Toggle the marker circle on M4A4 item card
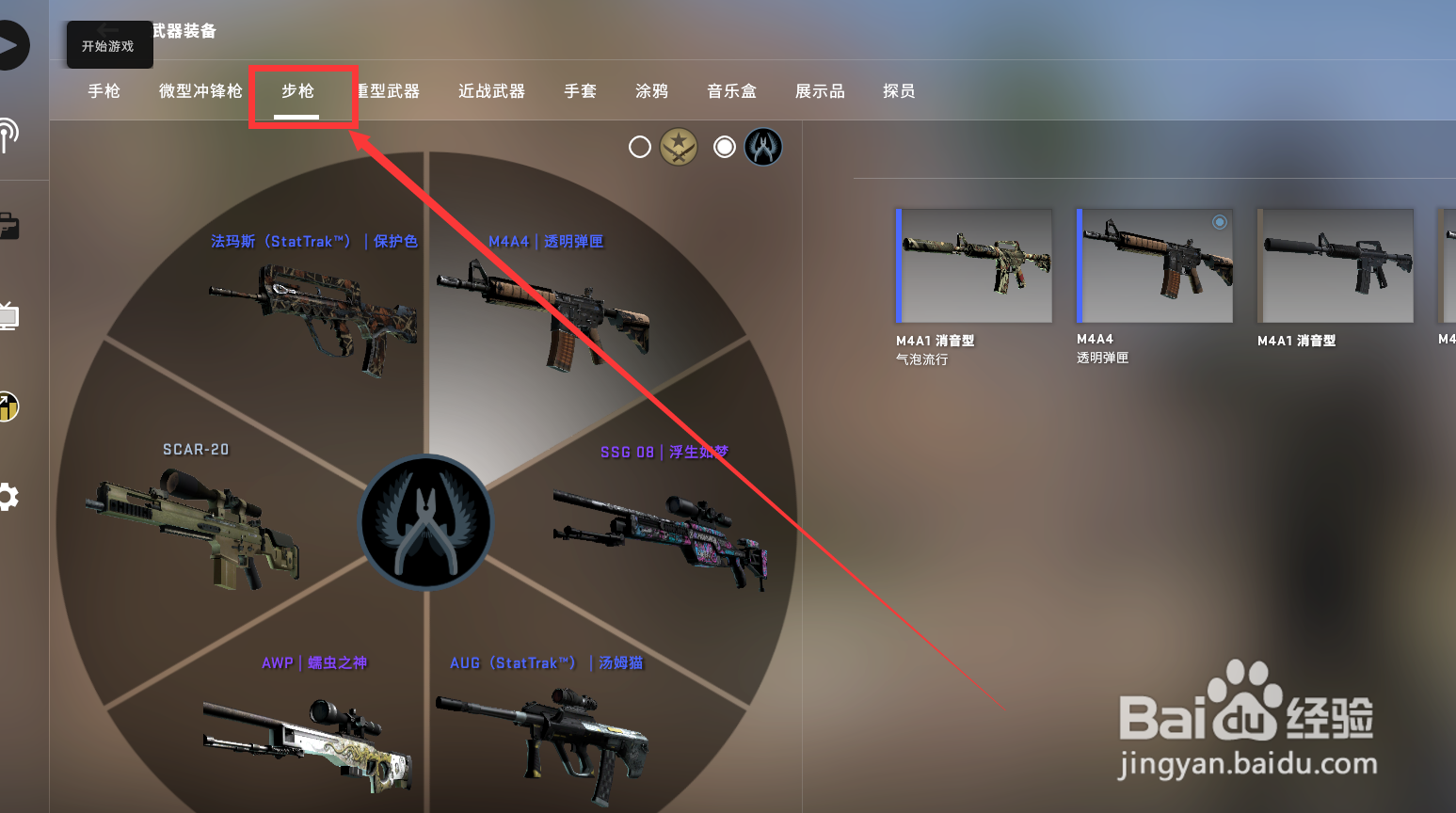Viewport: 1456px width, 813px height. point(1219,222)
